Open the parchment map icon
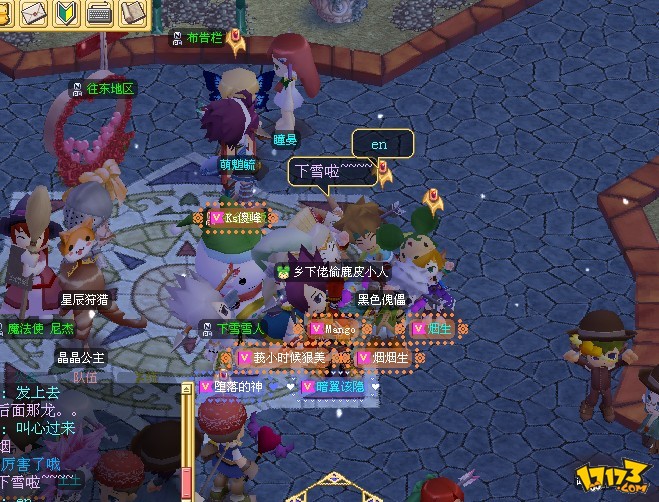The width and height of the screenshot is (659, 502). [x=132, y=13]
